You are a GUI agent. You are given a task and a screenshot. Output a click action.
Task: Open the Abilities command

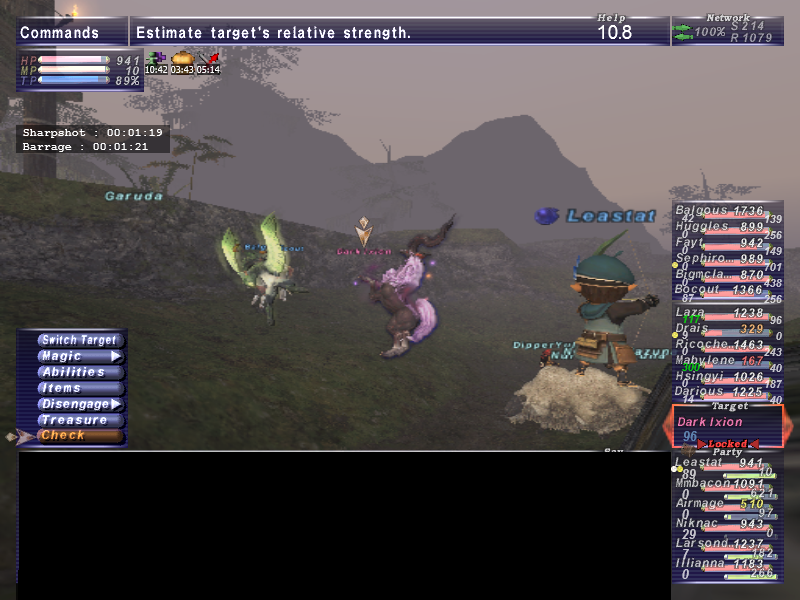point(79,372)
